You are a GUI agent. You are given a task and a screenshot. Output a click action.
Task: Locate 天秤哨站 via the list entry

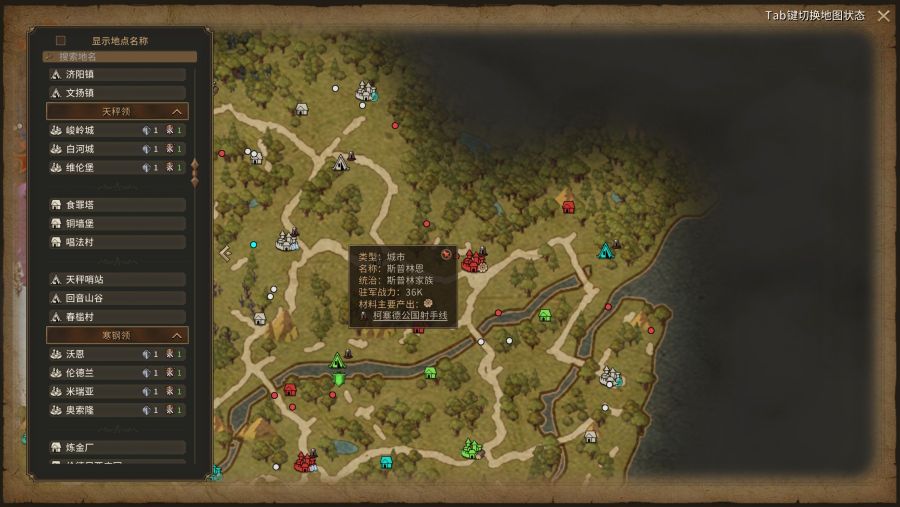click(116, 279)
